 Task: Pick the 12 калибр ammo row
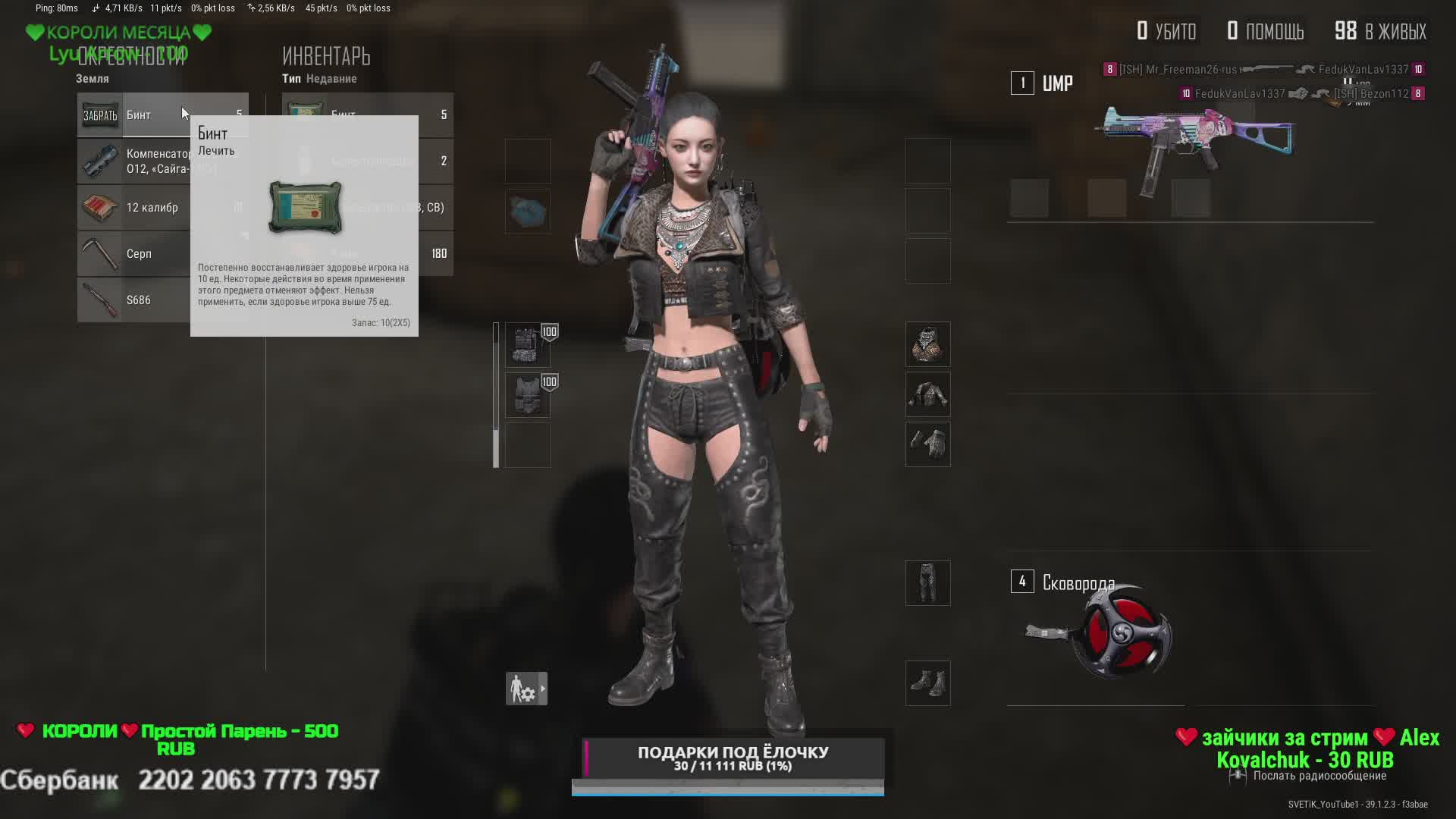tap(133, 208)
